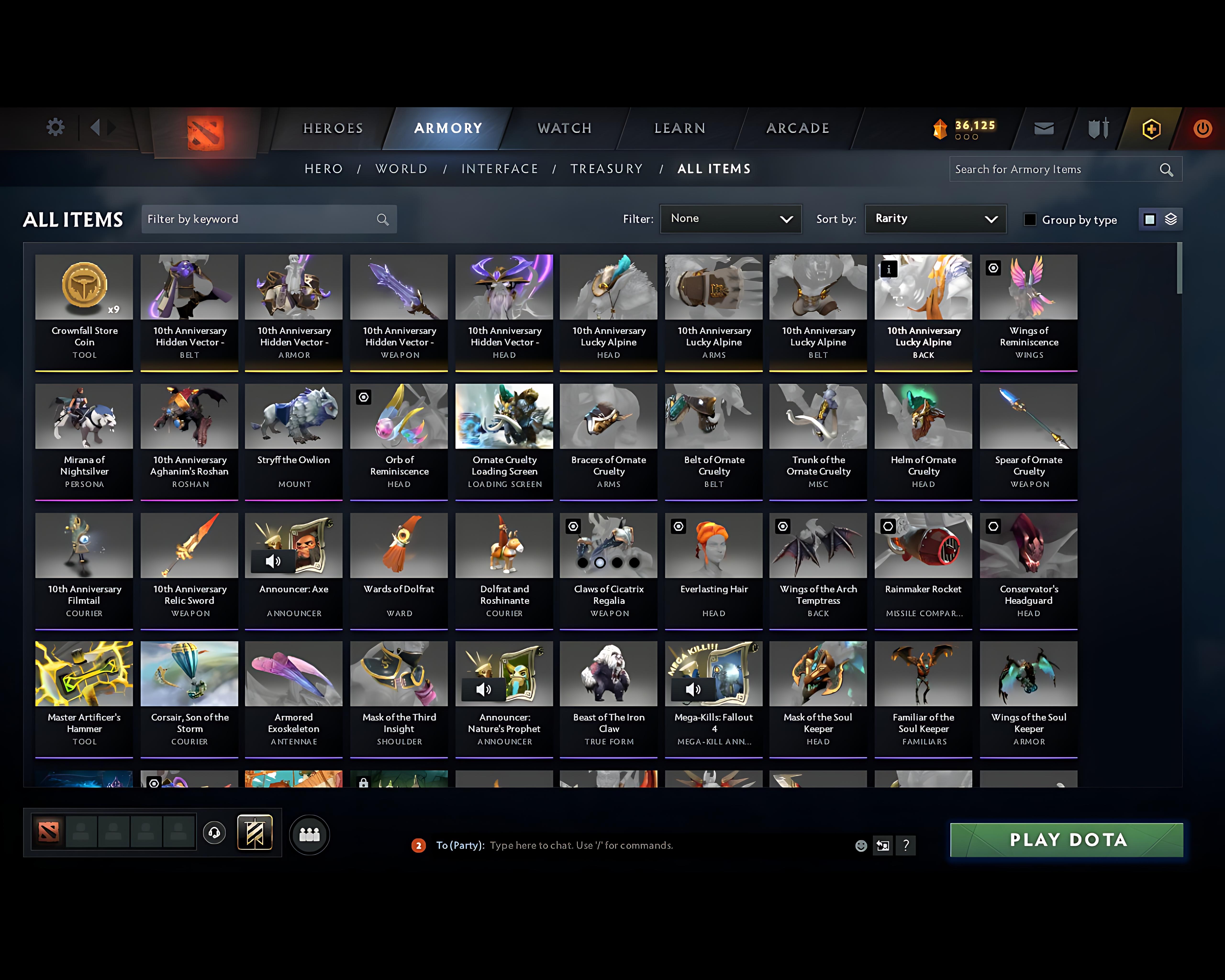Open the party finder people icon
1225x980 pixels.
coord(308,833)
